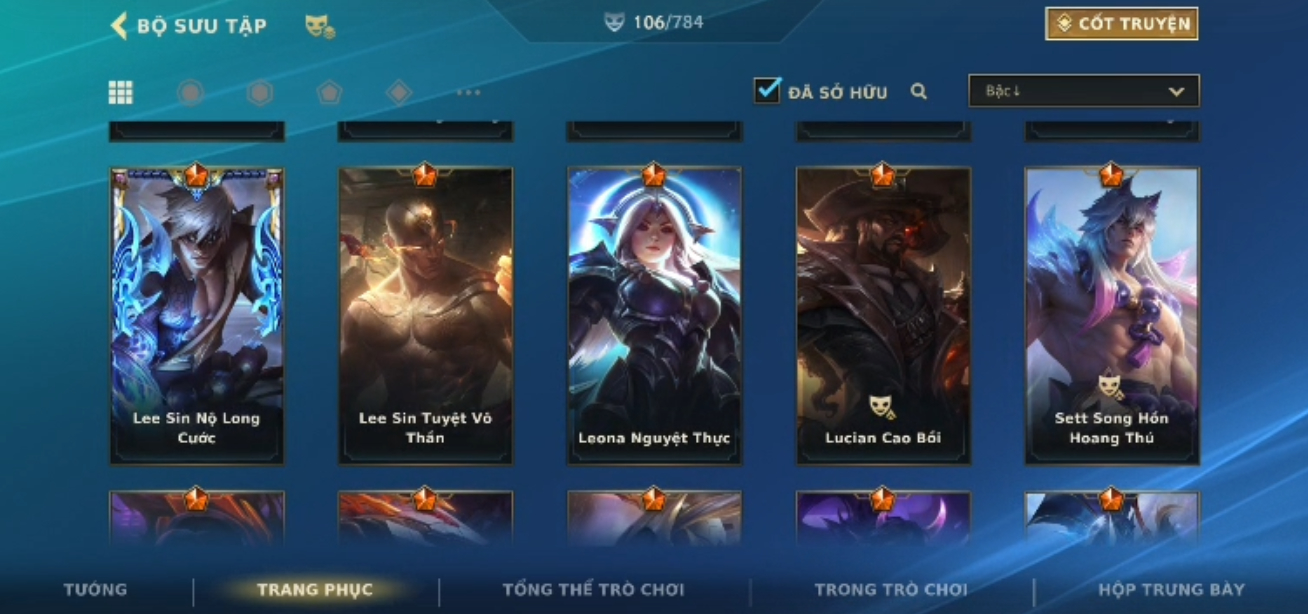Open the skin search magnifier

(x=919, y=92)
